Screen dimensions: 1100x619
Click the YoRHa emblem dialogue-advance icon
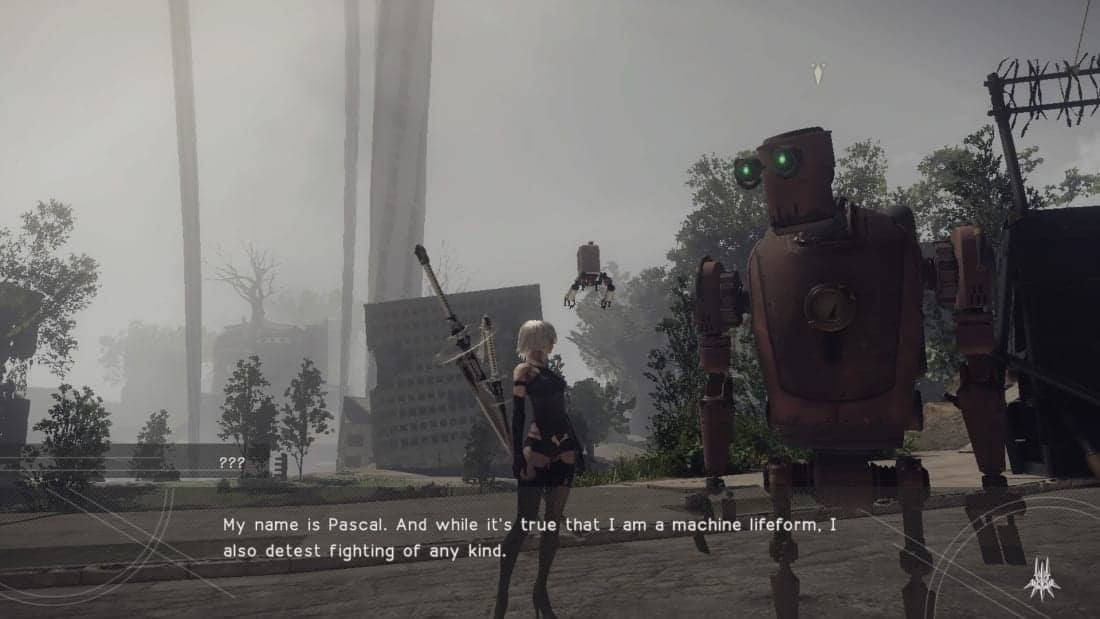click(1041, 579)
